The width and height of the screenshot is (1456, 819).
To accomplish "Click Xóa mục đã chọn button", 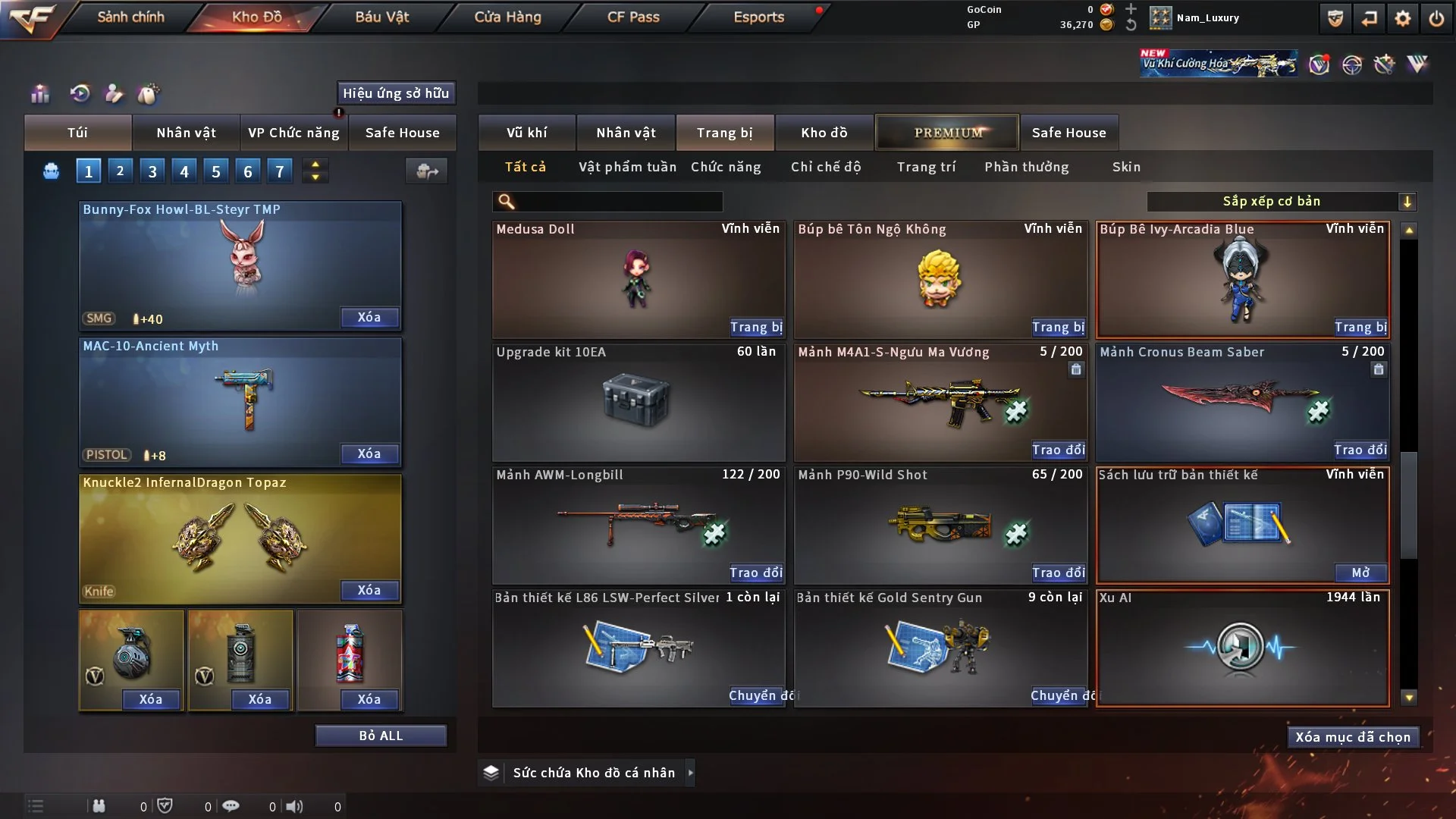I will click(x=1353, y=737).
